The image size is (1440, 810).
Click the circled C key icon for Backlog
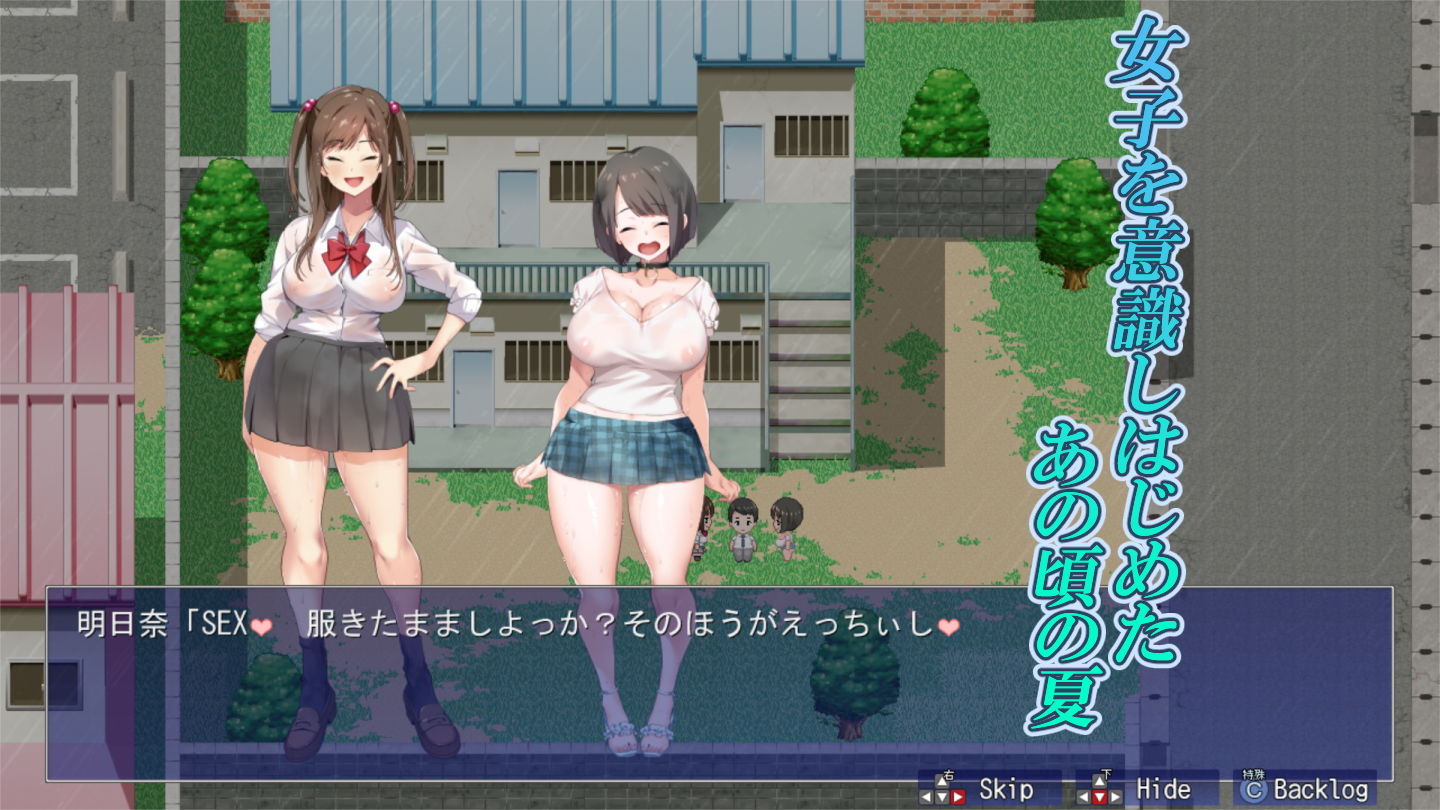tap(1254, 788)
